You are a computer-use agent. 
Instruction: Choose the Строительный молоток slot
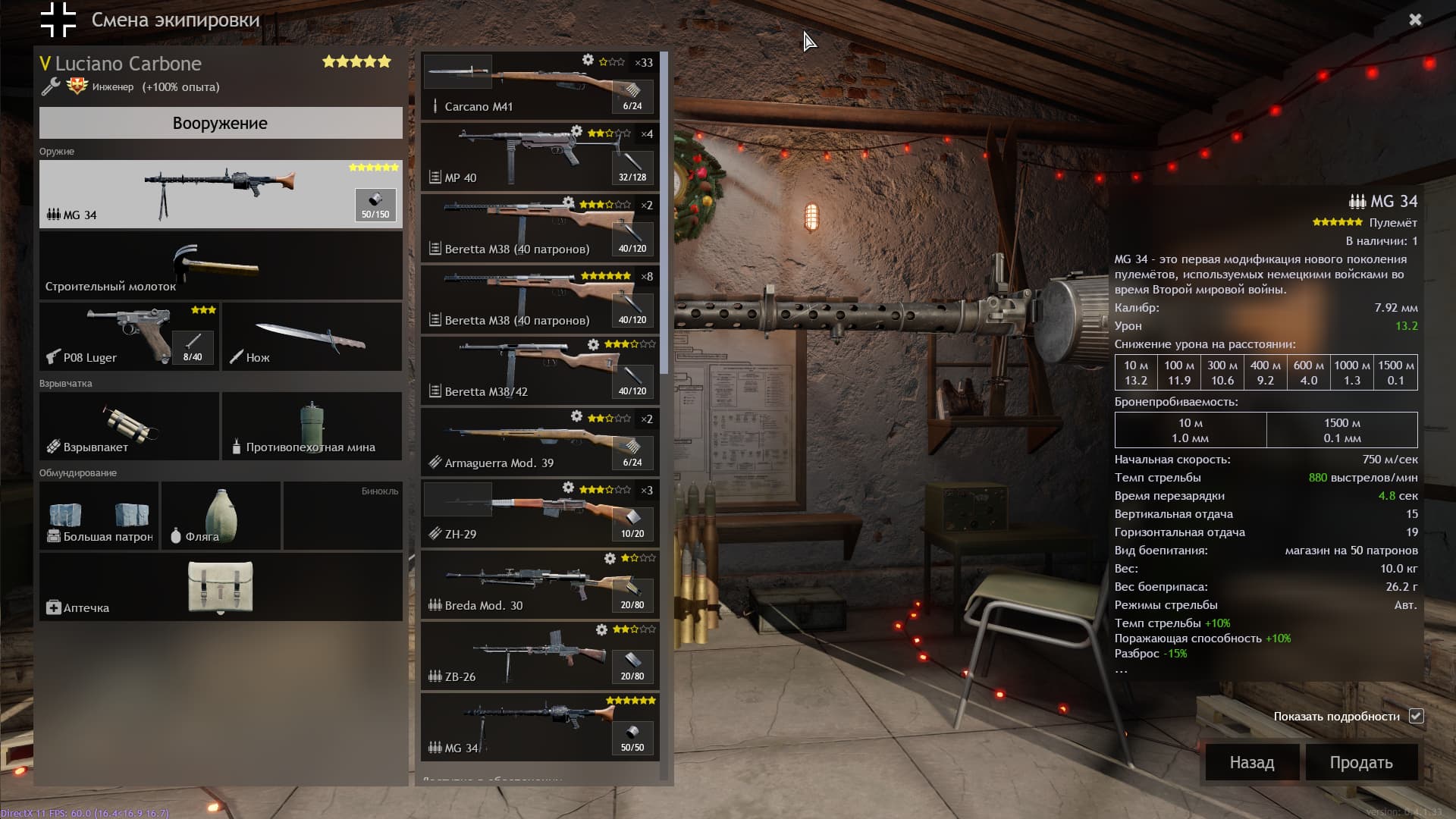point(220,265)
